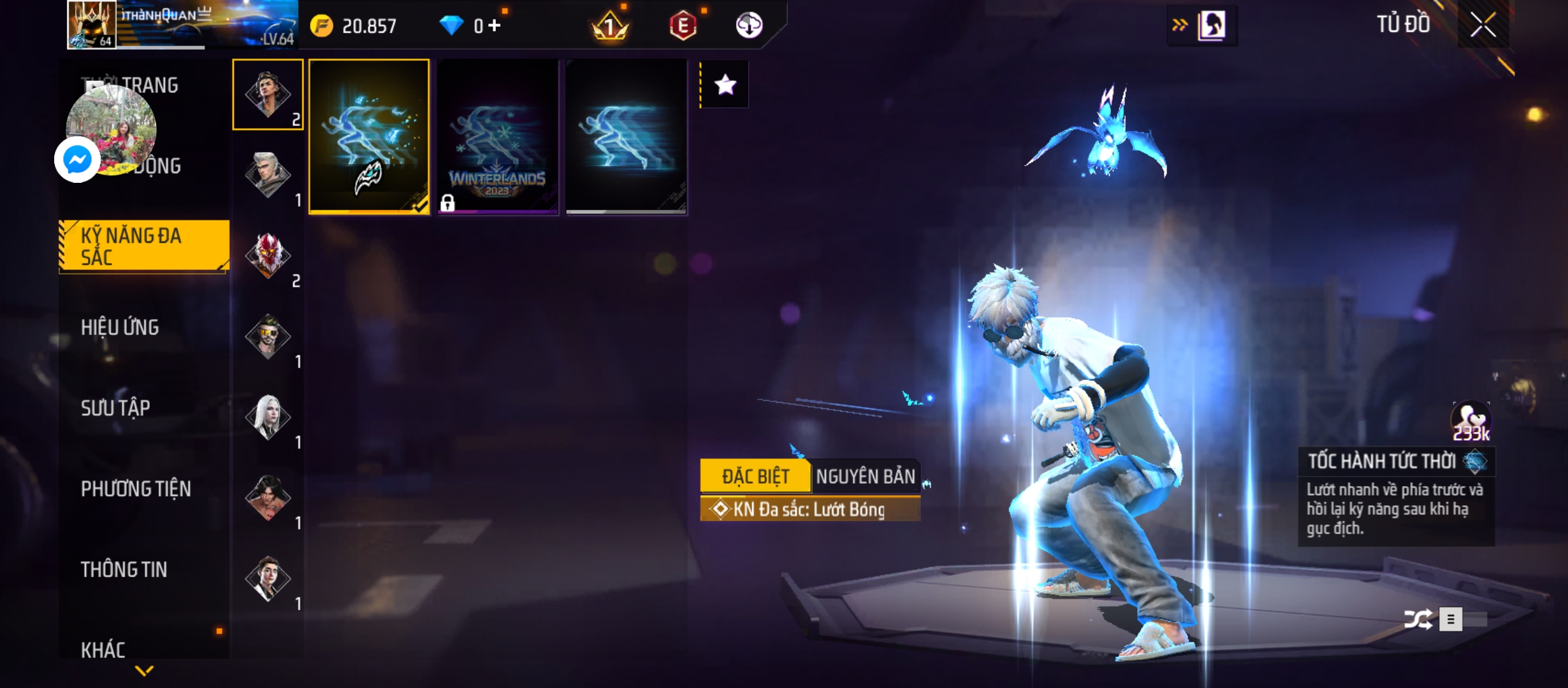Choose the yellow-sunglasses character portrait
Image resolution: width=1568 pixels, height=688 pixels.
pyautogui.click(x=268, y=336)
